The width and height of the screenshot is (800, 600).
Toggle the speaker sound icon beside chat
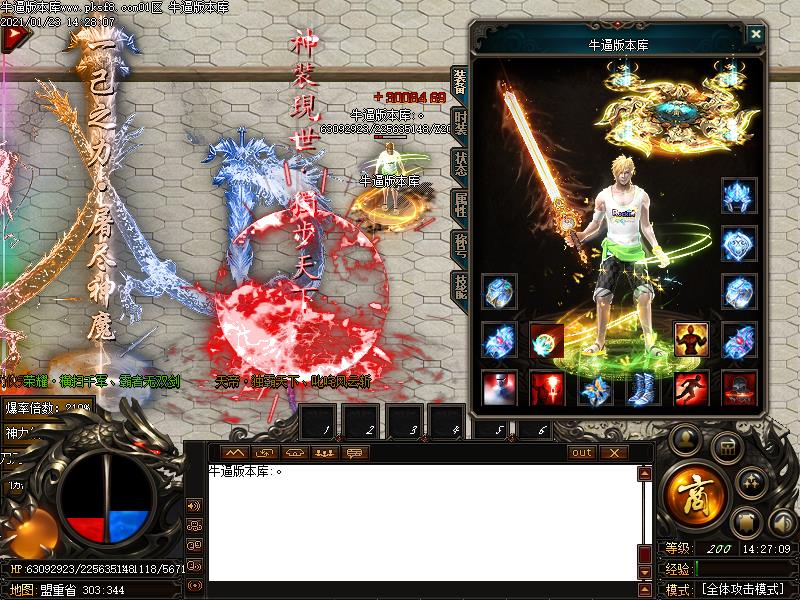pyautogui.click(x=194, y=505)
